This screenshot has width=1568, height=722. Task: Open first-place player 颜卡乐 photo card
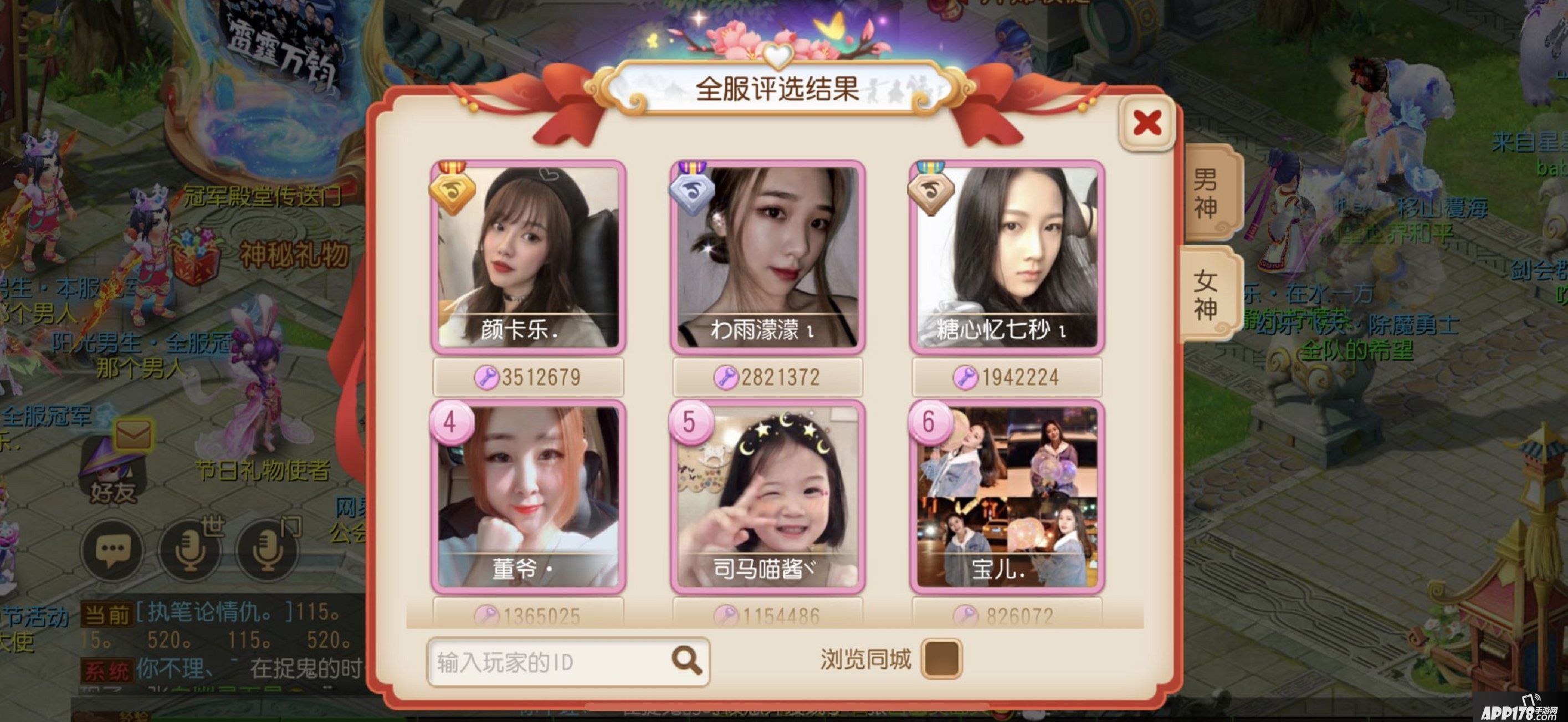[527, 257]
